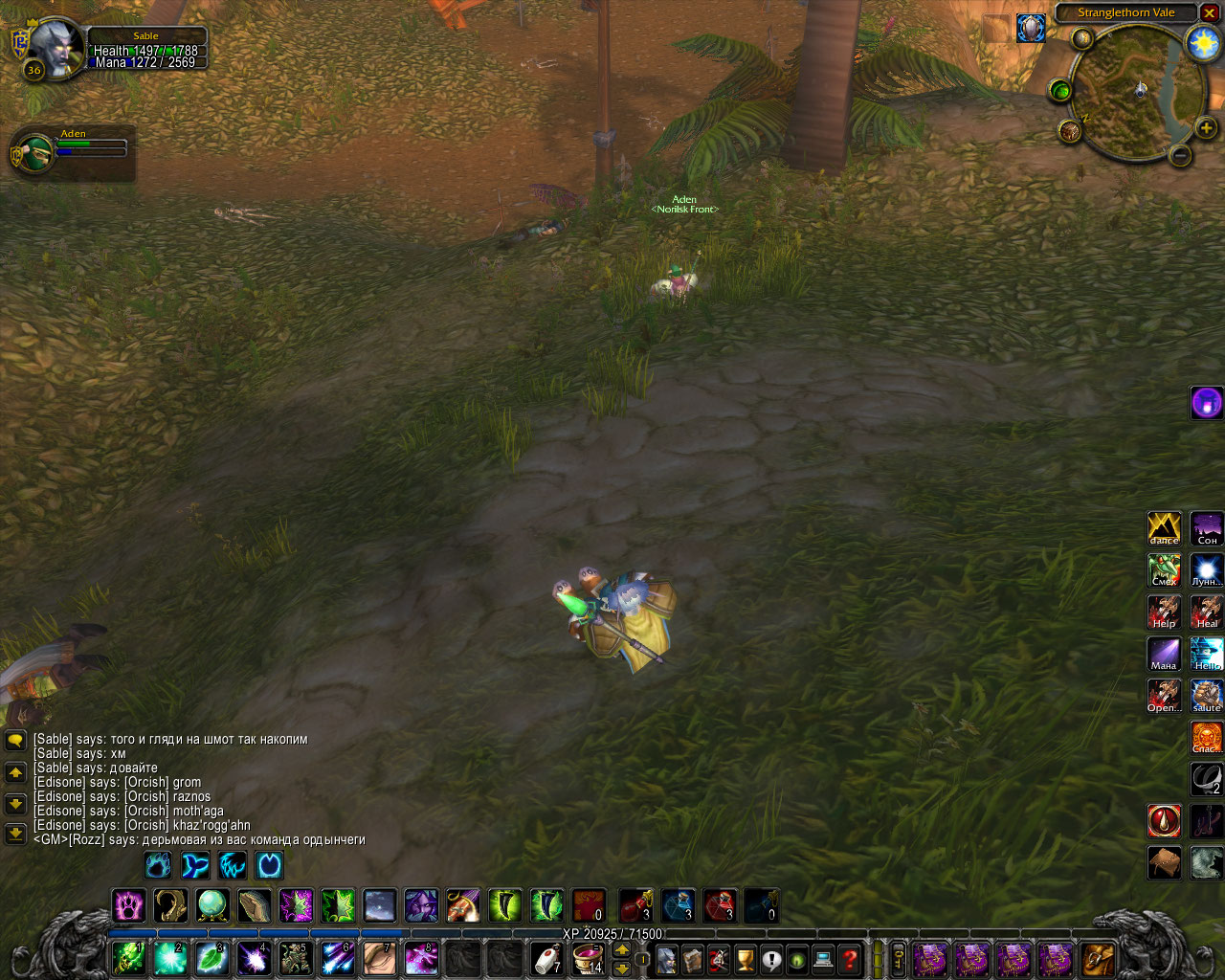Zoom out the minimap with minus button

coord(1180,155)
